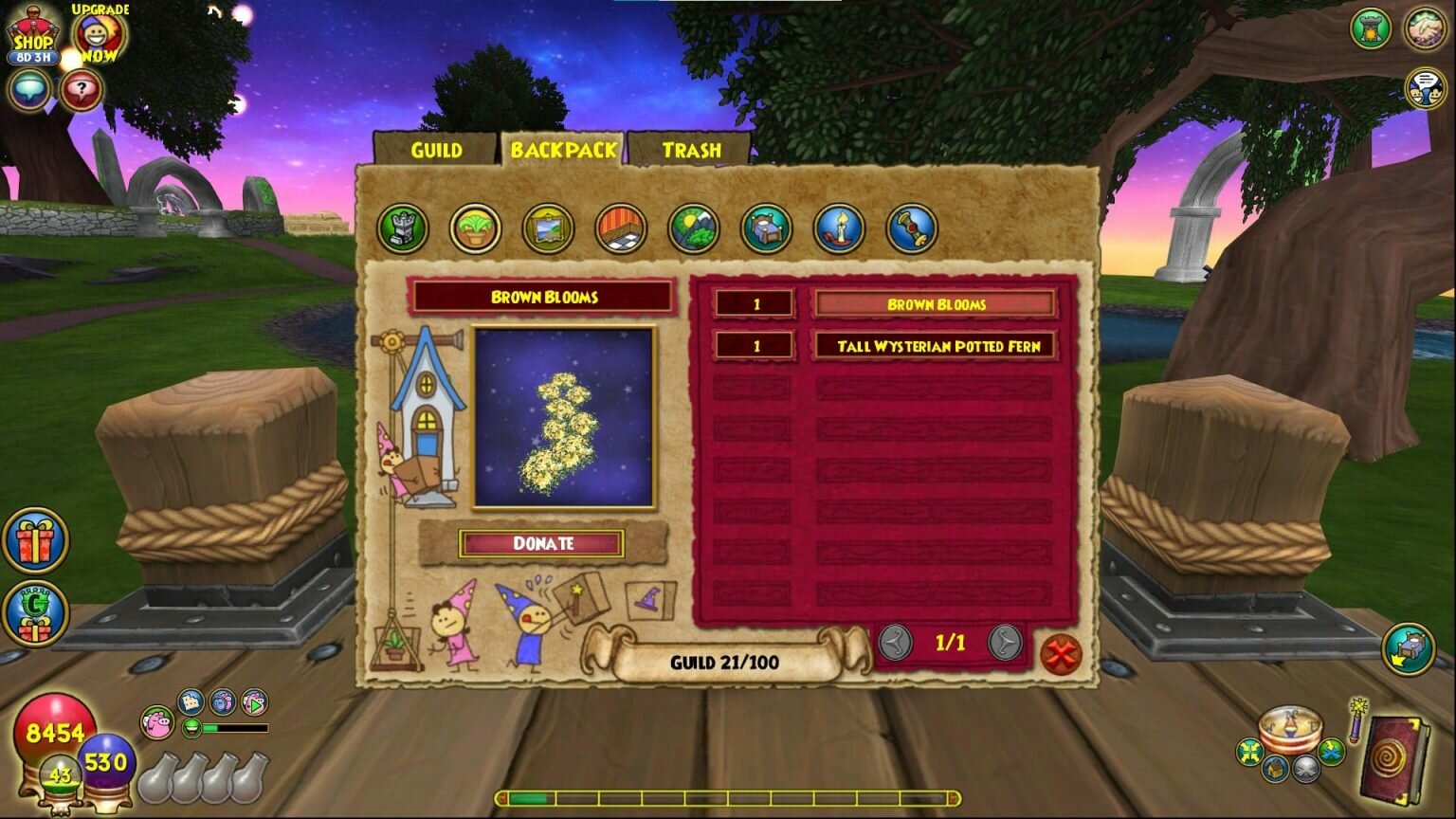The width and height of the screenshot is (1456, 819).
Task: Click the gift box icon on left side
Action: coord(34,538)
